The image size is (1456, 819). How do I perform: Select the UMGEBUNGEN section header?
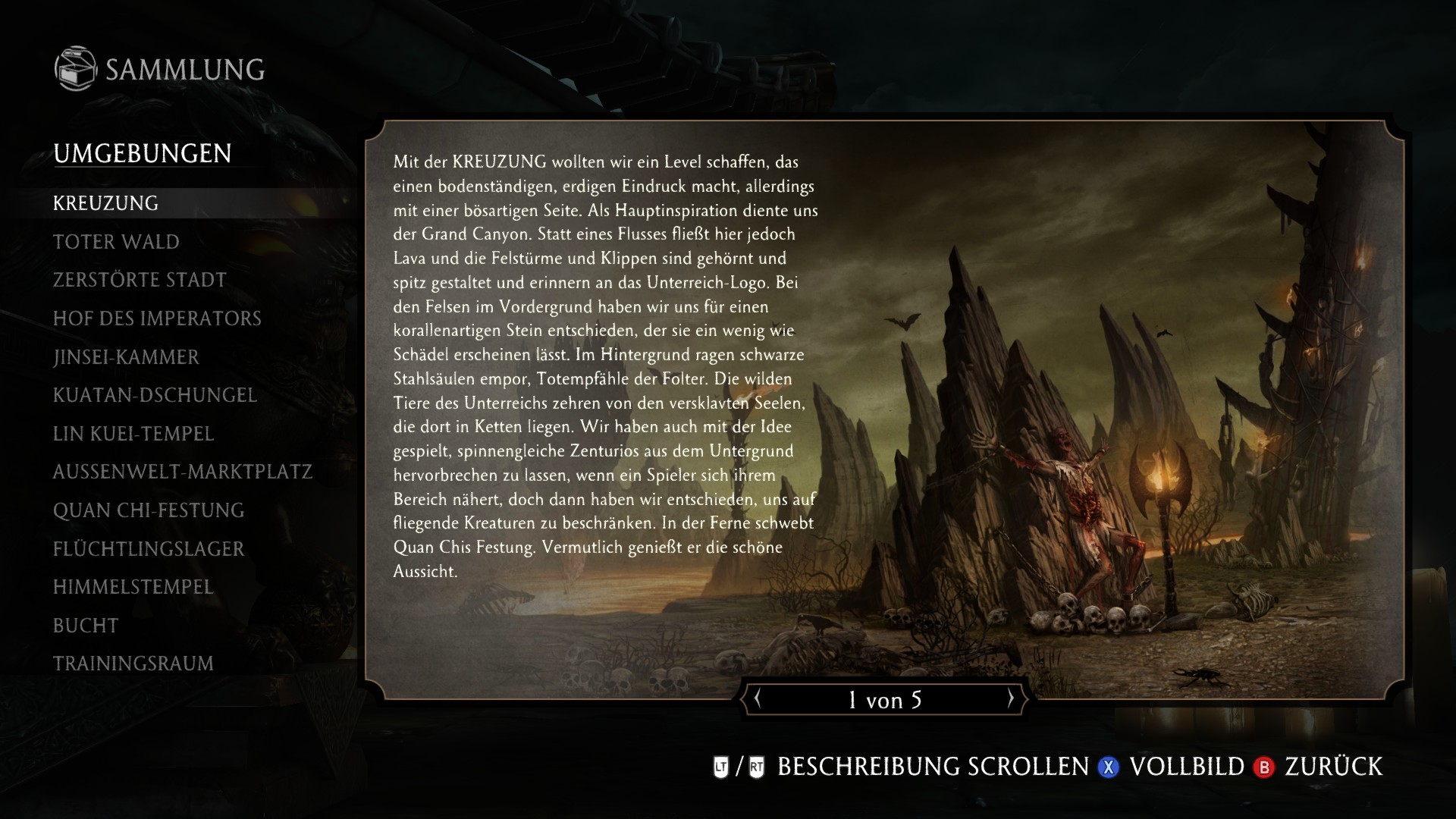click(x=142, y=154)
